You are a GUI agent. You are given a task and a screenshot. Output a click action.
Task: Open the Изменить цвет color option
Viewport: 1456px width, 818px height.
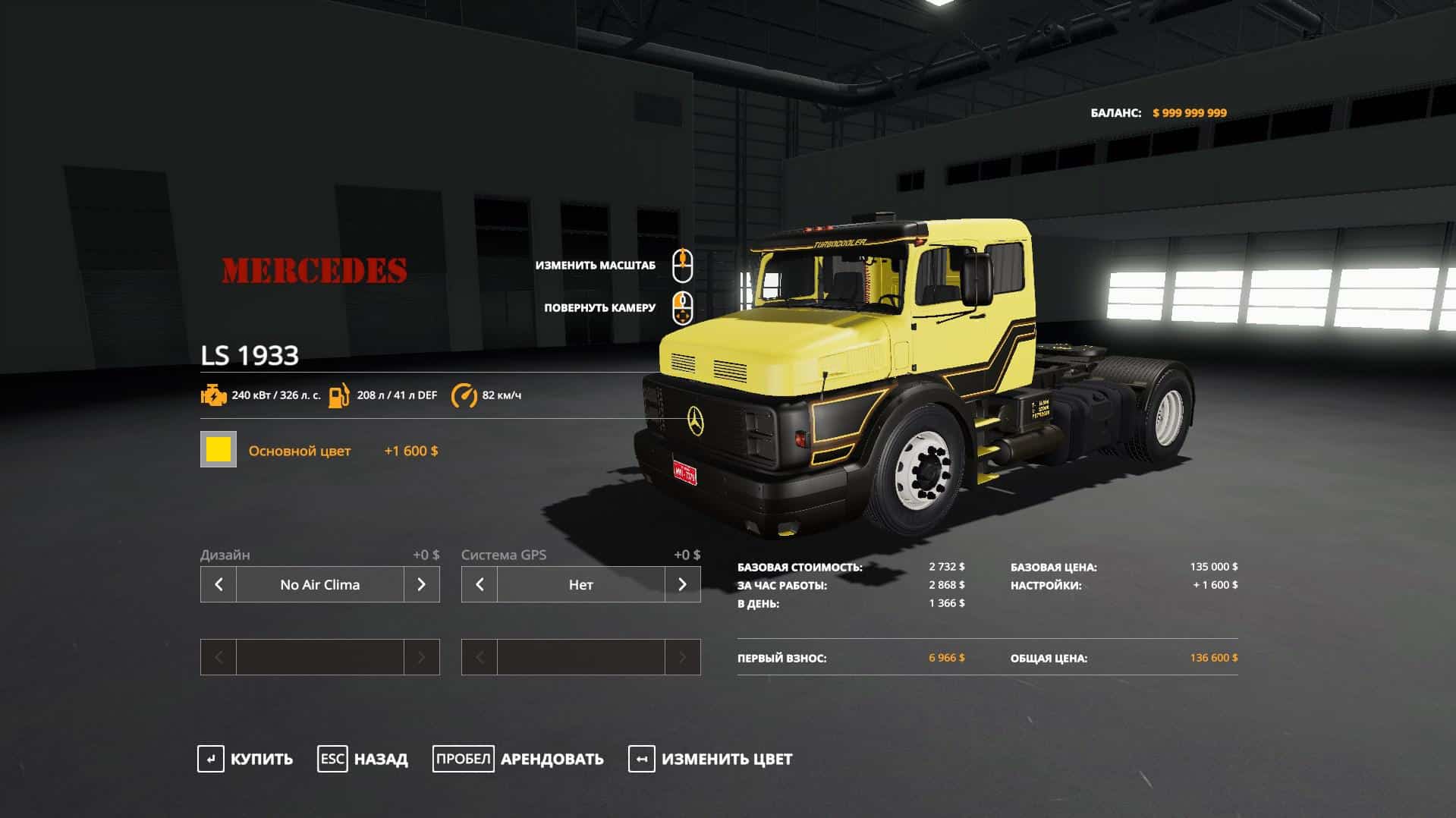click(x=710, y=759)
